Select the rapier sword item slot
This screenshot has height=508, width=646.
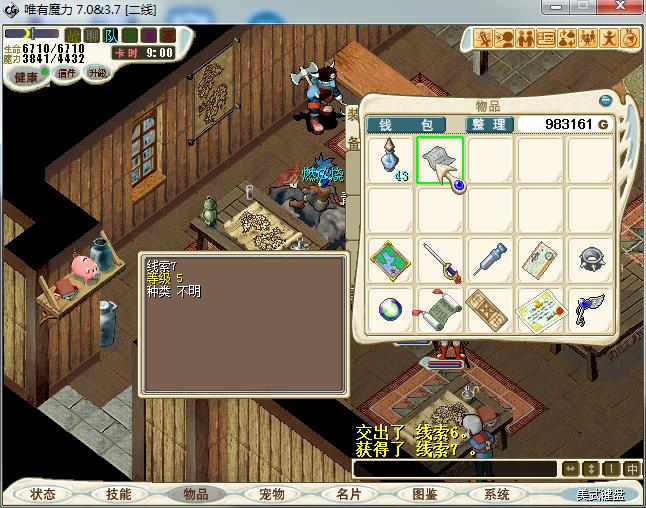439,260
